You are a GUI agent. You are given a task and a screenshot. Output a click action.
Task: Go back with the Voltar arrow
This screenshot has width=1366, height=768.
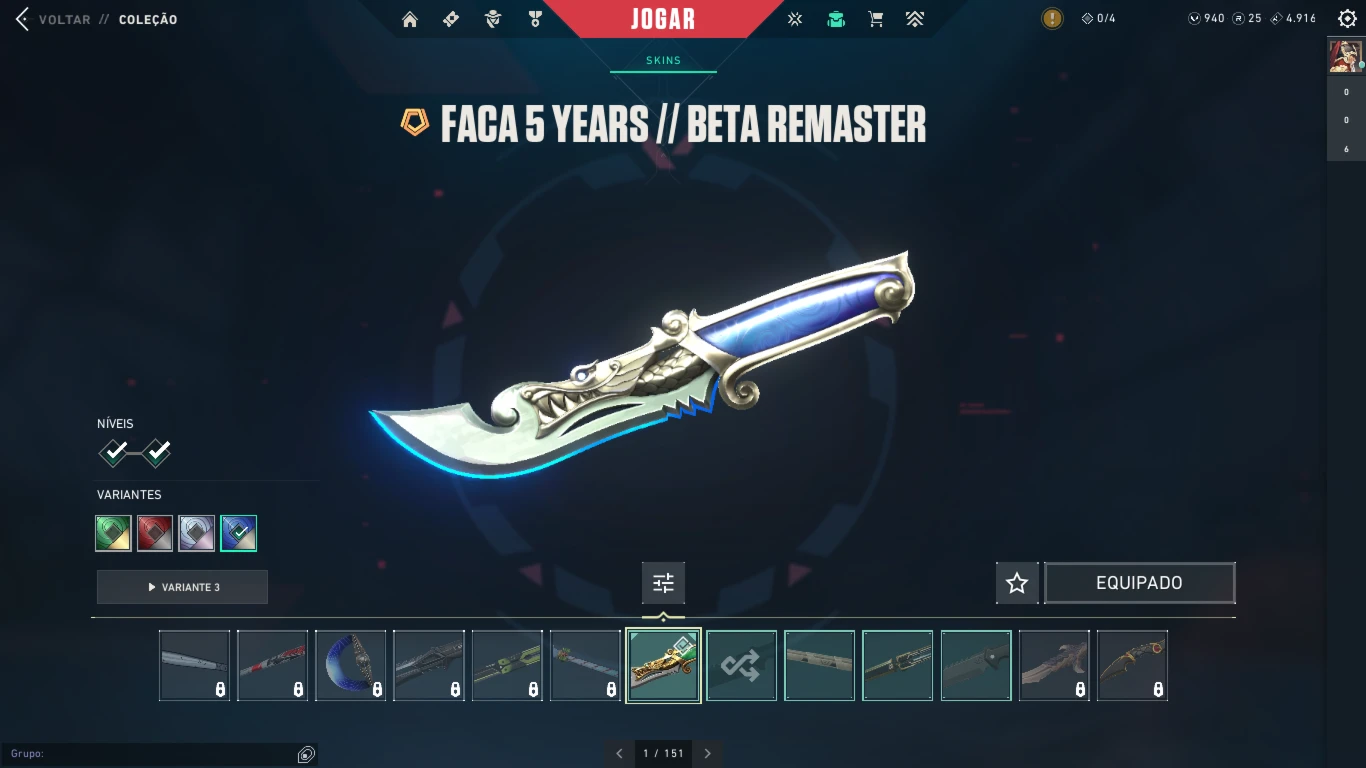click(22, 19)
